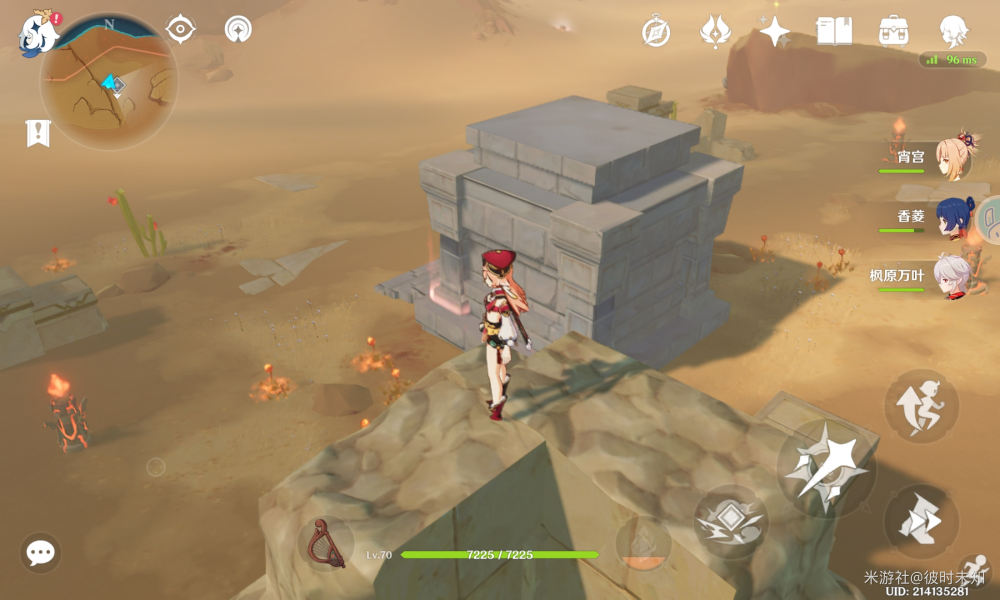The image size is (1000, 600).
Task: Open the quest log bookmark icon
Action: 38,133
